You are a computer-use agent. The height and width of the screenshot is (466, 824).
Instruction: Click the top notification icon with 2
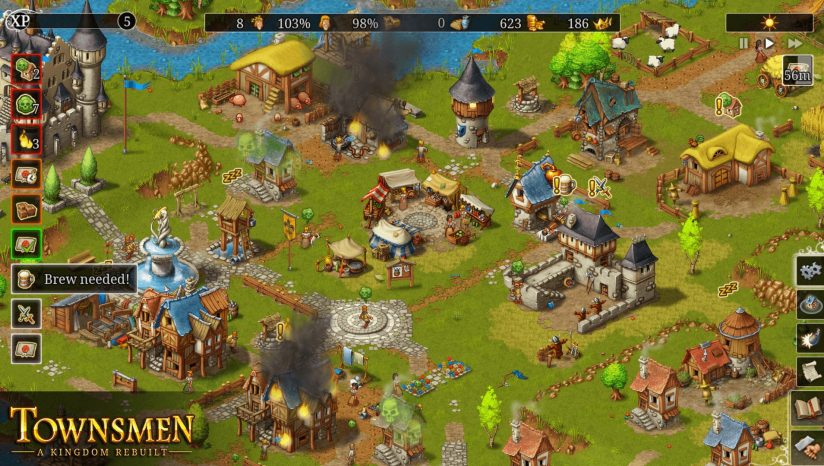(26, 70)
